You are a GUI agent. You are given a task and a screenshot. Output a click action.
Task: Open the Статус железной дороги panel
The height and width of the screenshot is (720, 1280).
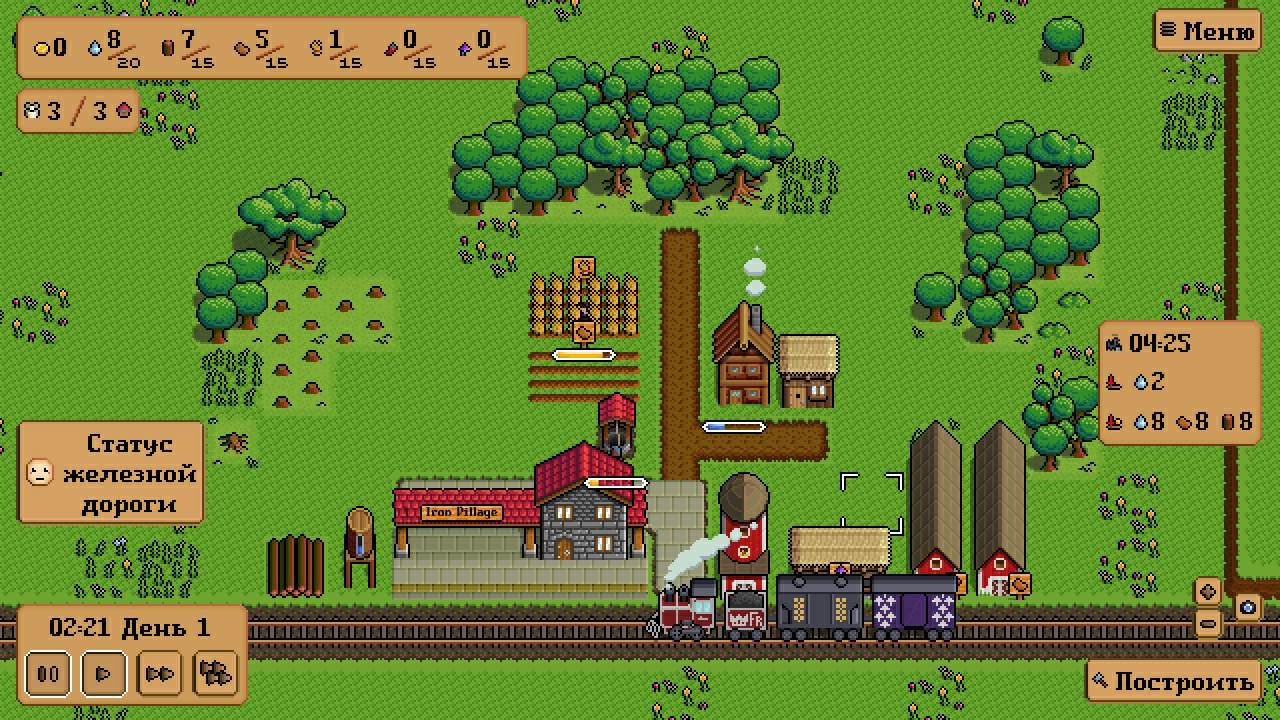tap(111, 473)
